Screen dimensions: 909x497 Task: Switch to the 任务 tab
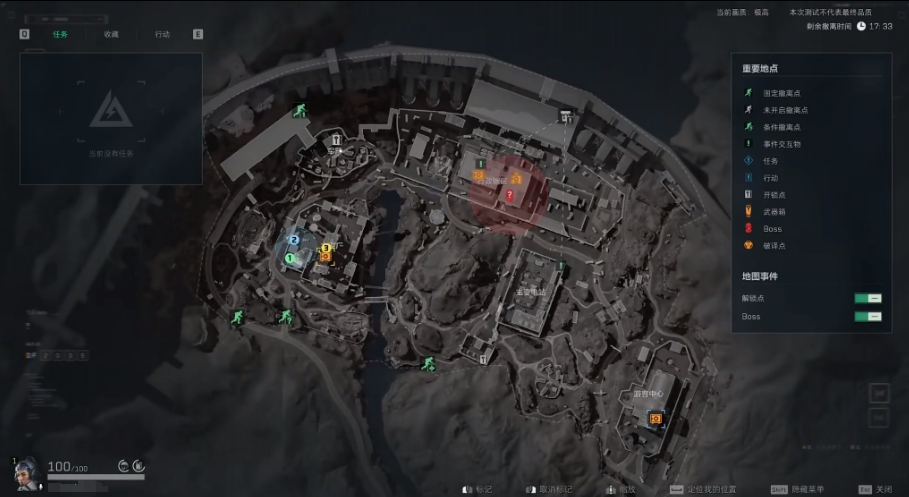pos(60,34)
